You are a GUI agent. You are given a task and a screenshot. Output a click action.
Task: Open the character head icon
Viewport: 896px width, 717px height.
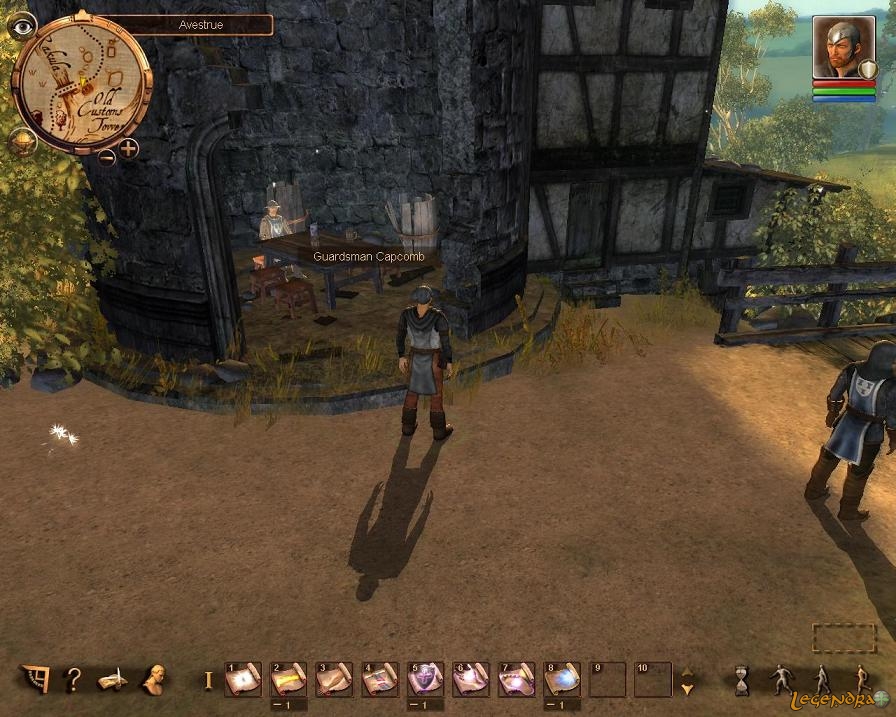(x=152, y=680)
